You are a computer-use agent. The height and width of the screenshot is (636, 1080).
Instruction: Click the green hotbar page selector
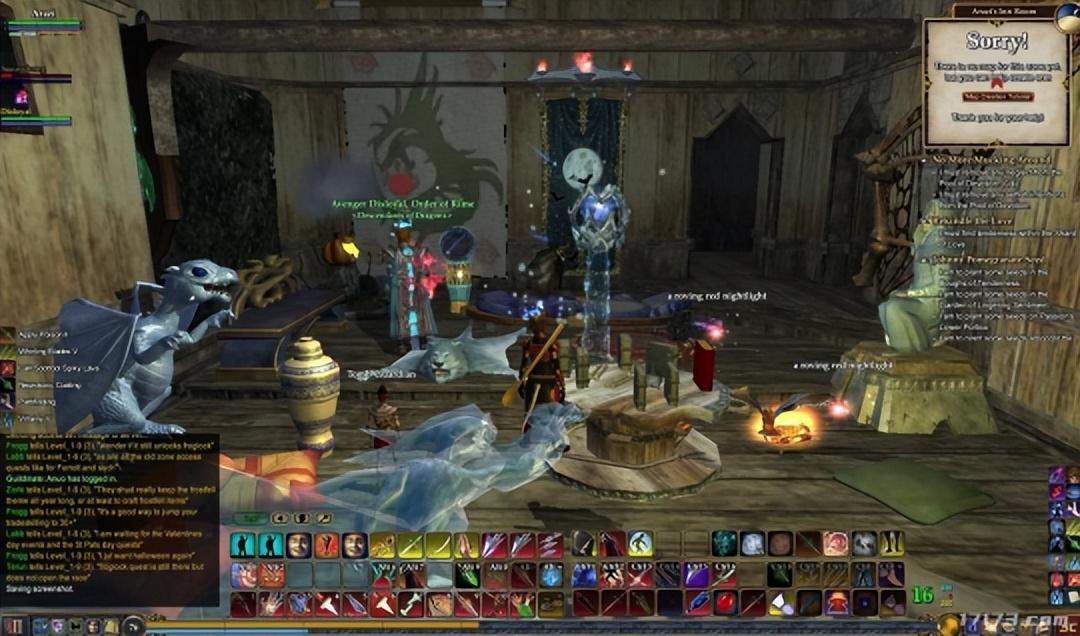[251, 518]
